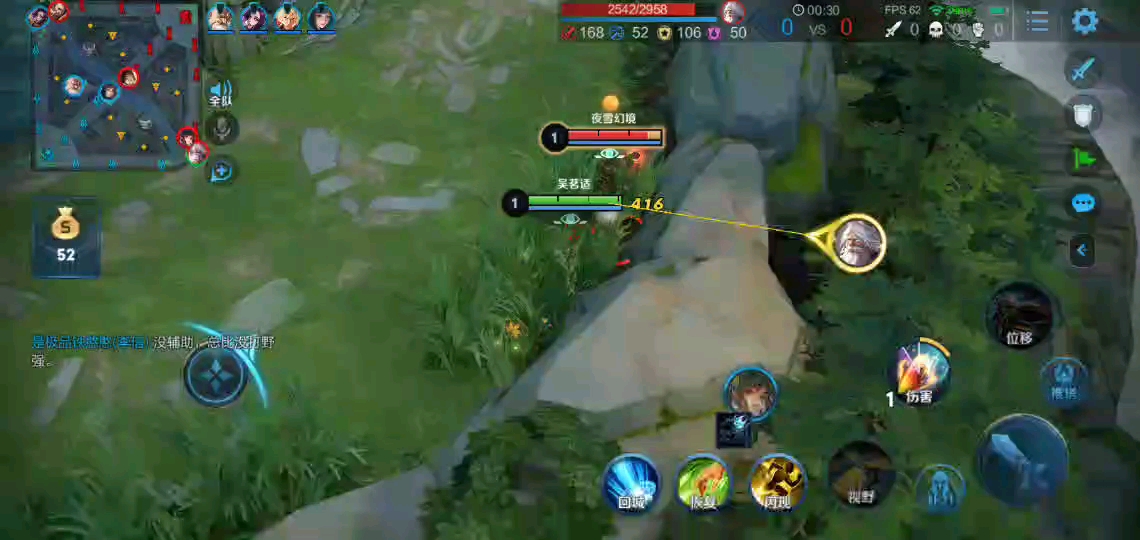This screenshot has width=1140, height=540.
Task: Use the 位移 dash skill
Action: (1019, 314)
